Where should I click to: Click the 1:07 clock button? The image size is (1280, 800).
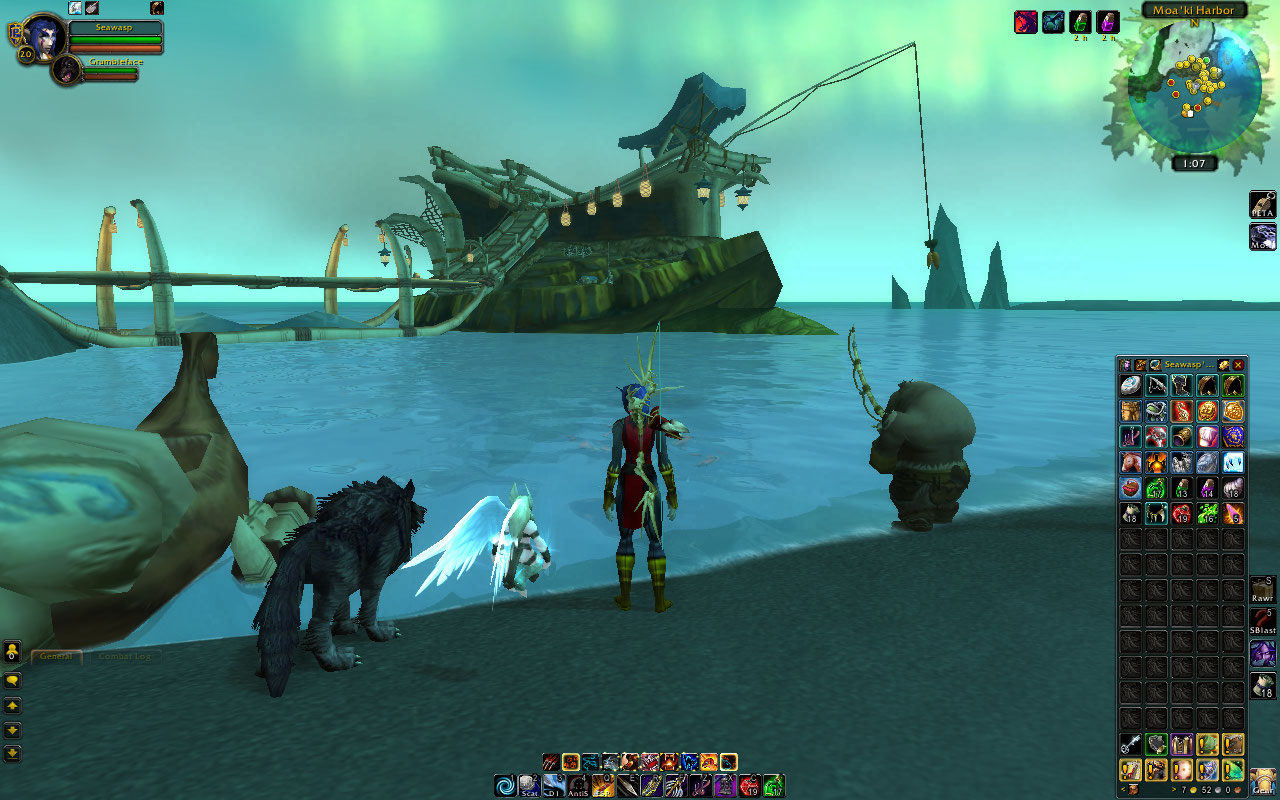[x=1194, y=163]
